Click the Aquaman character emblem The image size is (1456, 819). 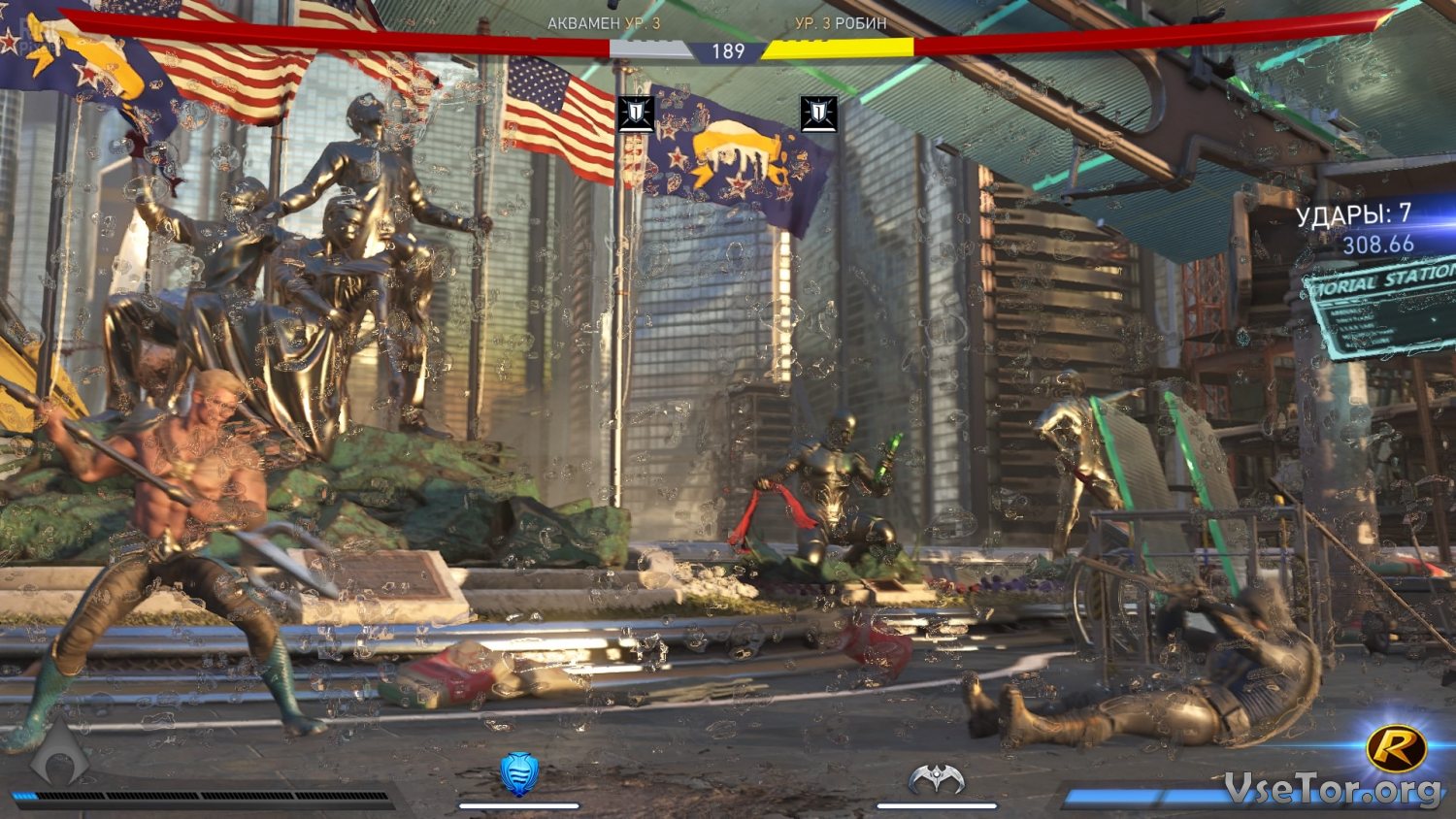[60, 754]
